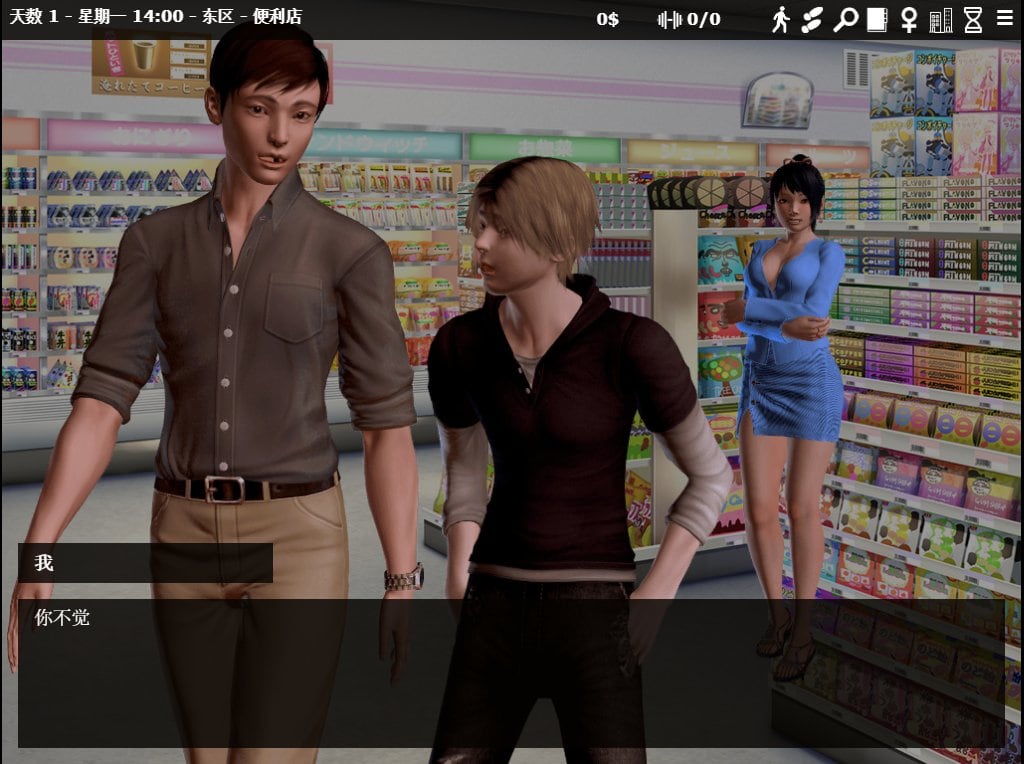Open the hamburger menu

click(x=1005, y=18)
